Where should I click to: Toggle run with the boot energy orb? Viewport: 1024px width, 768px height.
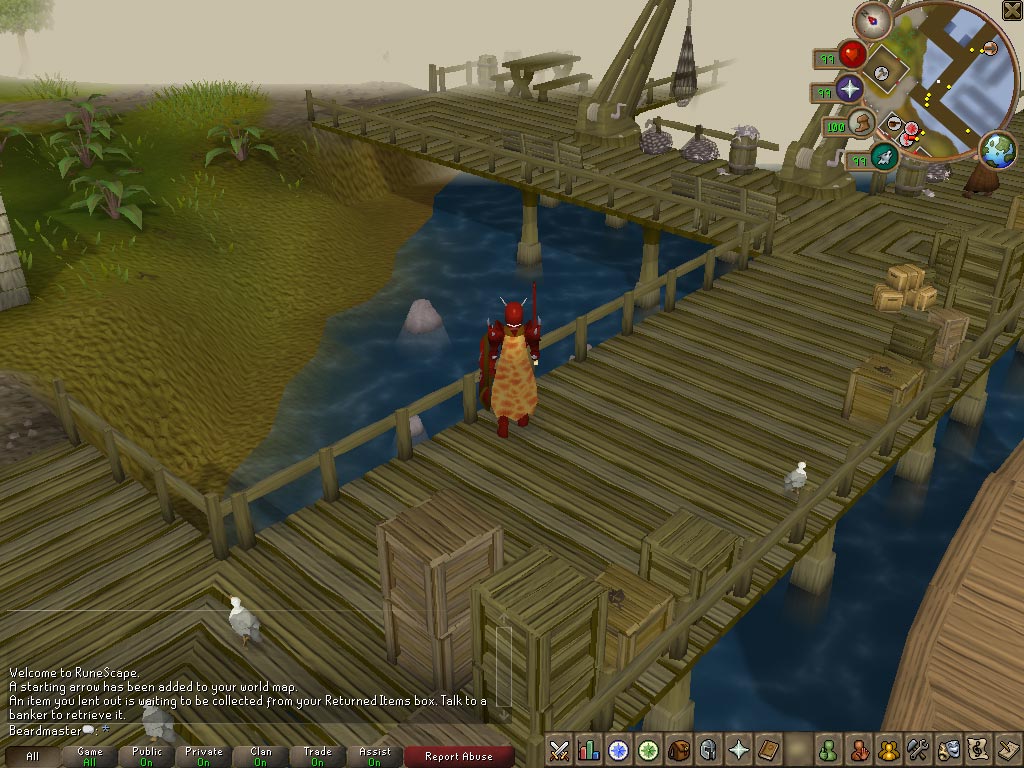tap(862, 124)
